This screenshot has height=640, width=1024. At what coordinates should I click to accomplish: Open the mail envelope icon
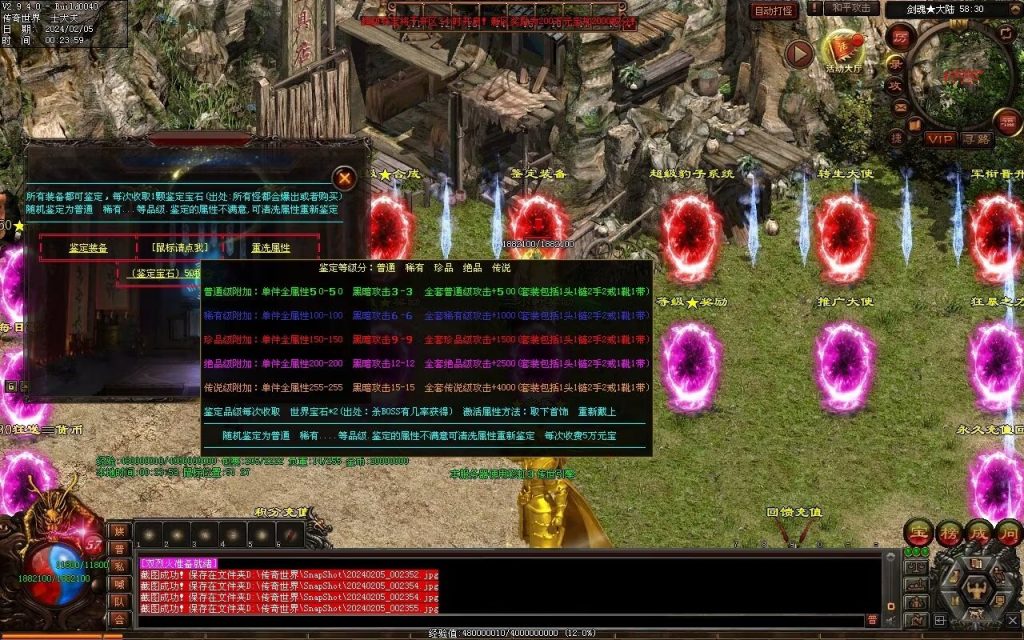pos(899,107)
